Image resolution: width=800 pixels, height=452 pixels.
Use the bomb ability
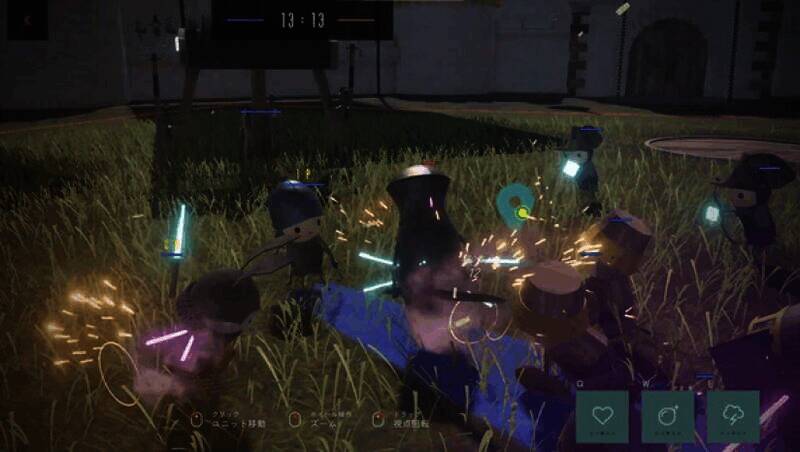[x=668, y=416]
